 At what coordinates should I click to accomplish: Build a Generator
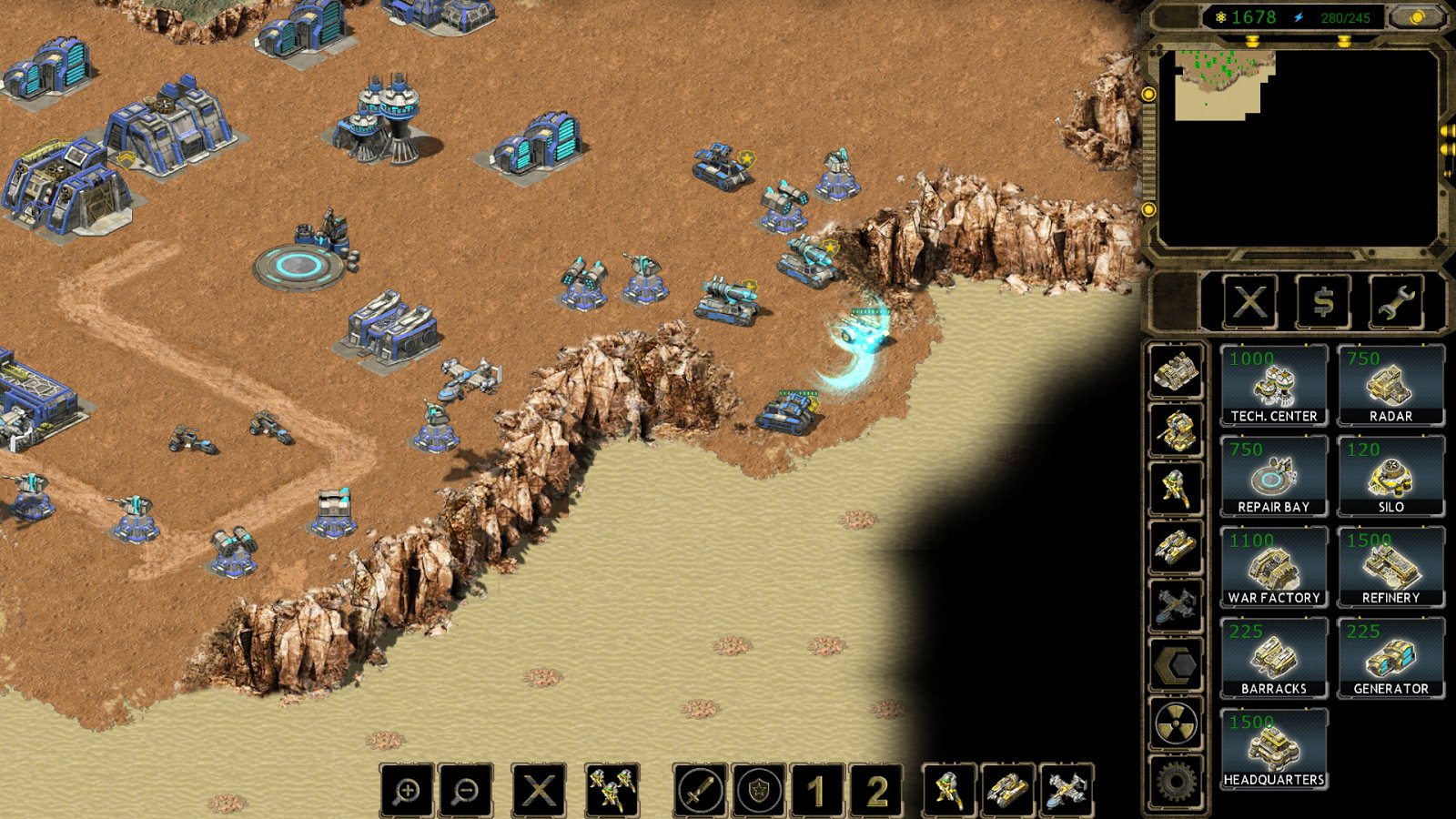tap(1390, 658)
